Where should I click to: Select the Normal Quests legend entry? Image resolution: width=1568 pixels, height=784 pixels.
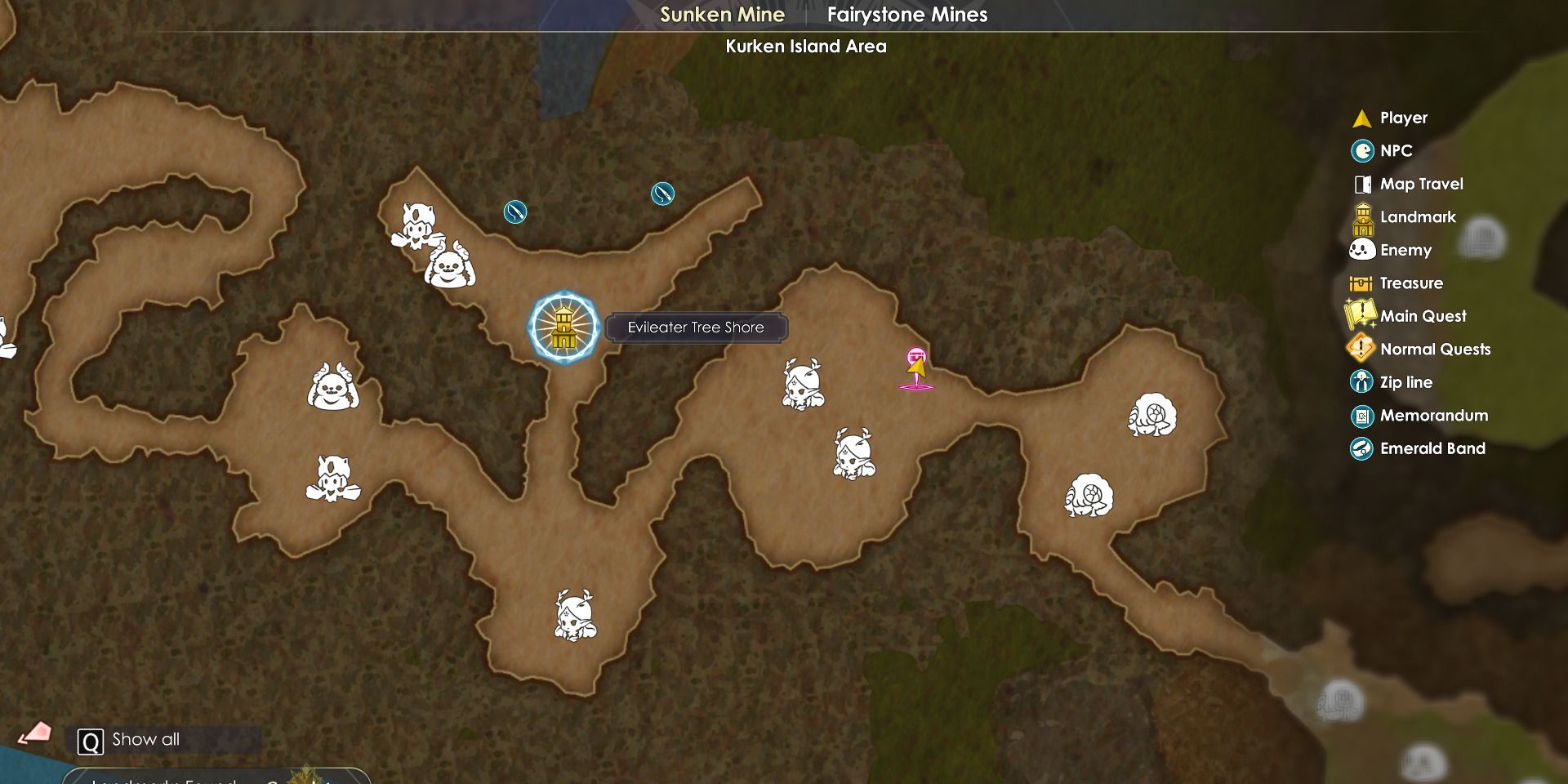(x=1435, y=350)
